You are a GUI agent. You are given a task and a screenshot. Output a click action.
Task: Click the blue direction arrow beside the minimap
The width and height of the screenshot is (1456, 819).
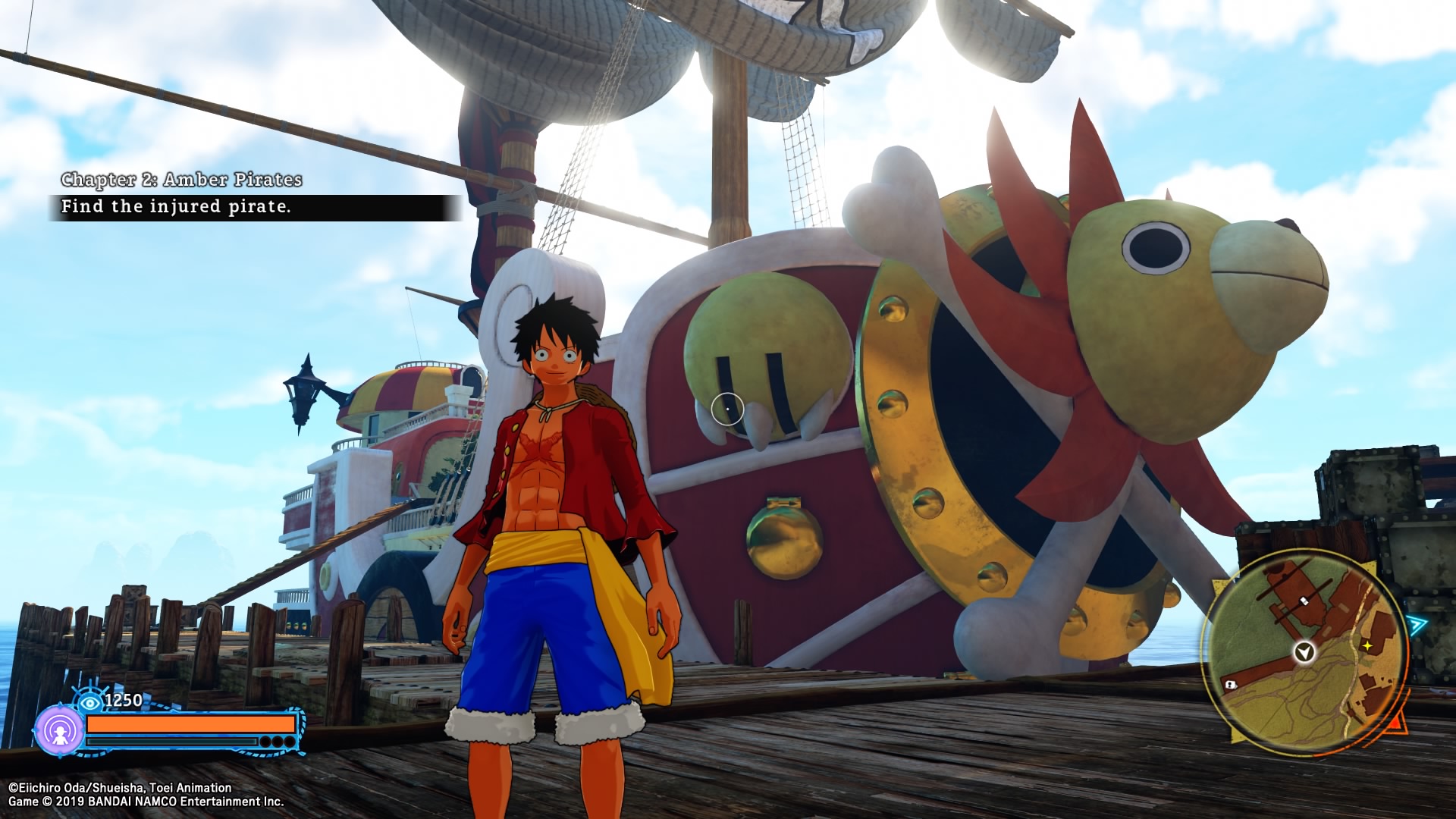1417,626
